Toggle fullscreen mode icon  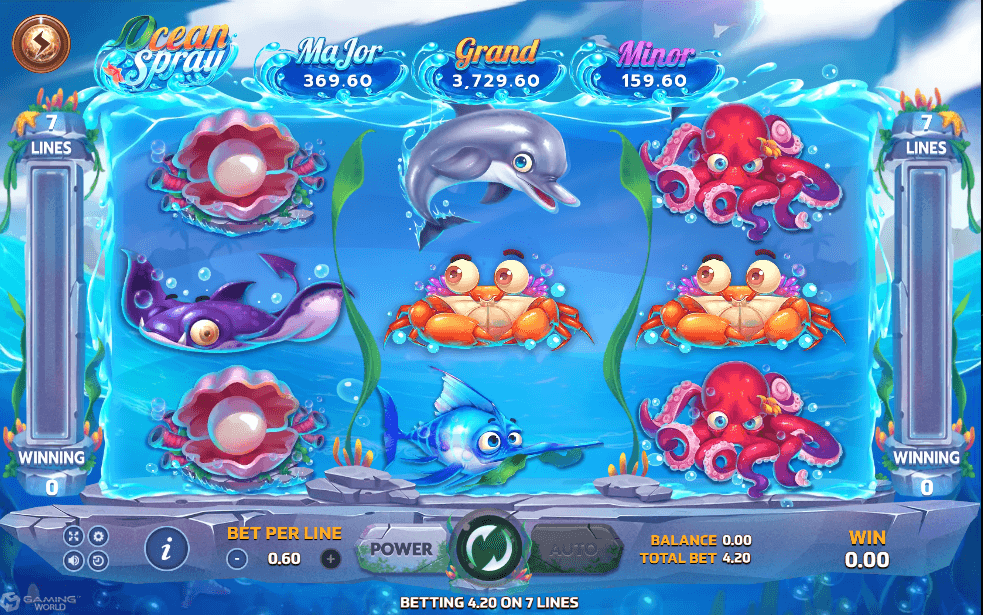pyautogui.click(x=74, y=536)
